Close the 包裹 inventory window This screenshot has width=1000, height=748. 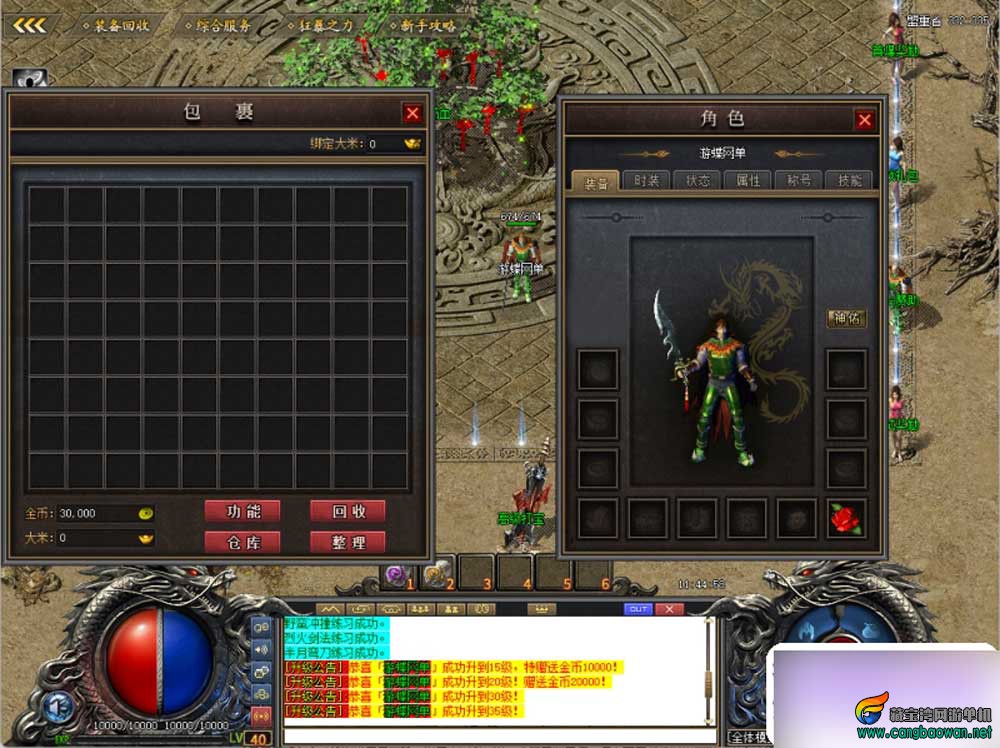(412, 113)
